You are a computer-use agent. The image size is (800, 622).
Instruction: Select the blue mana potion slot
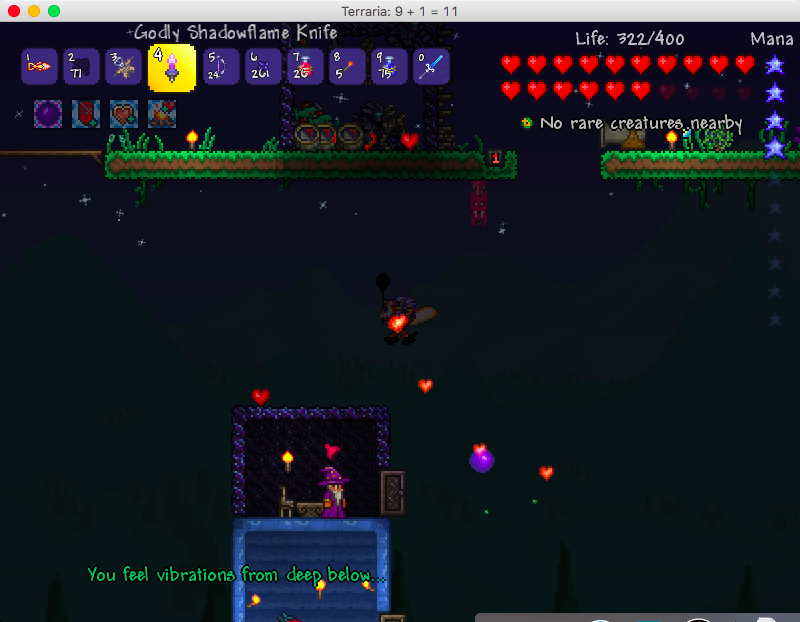tap(389, 67)
